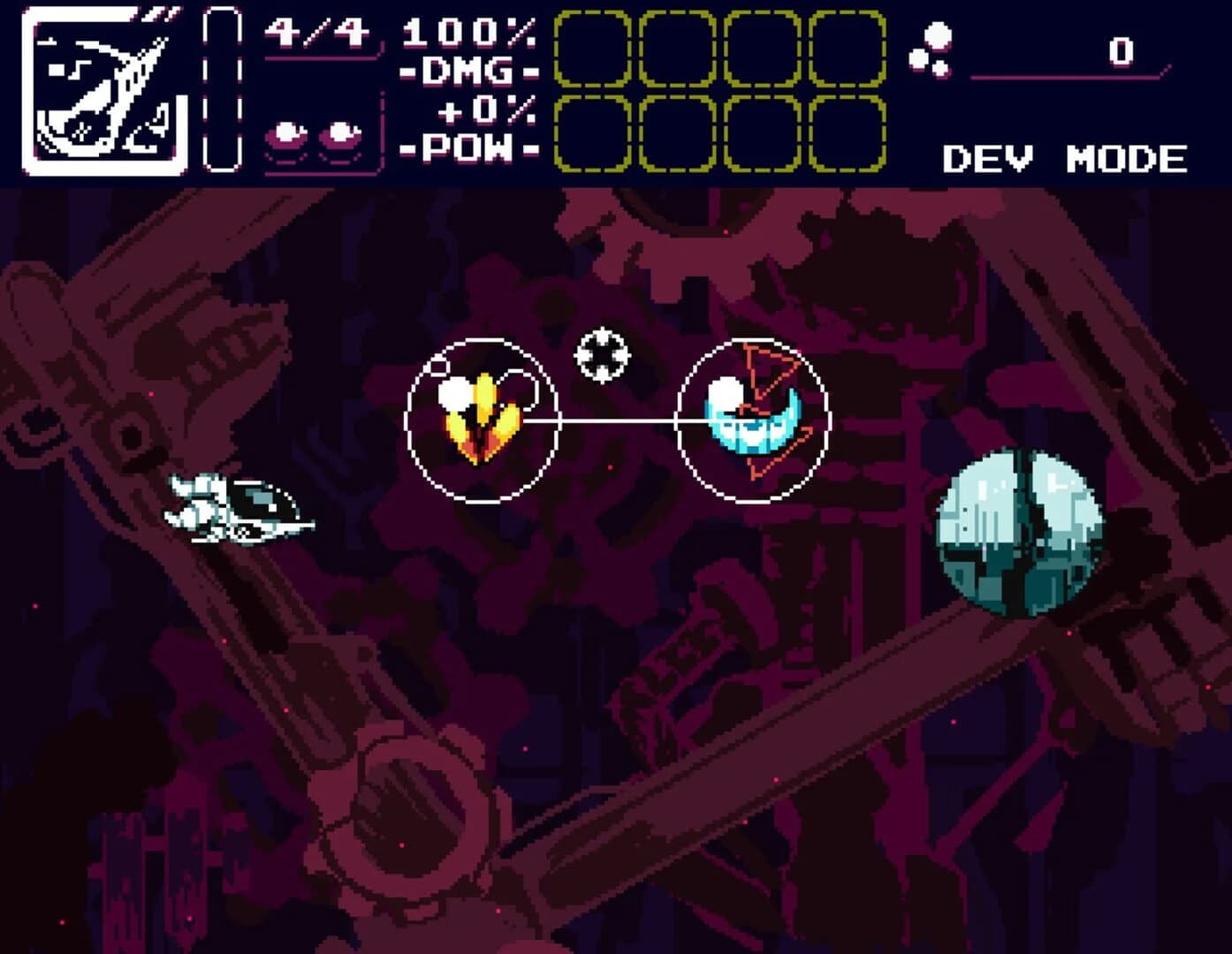Enable the top-right equipment slot
Viewport: 1232px width, 954px height.
847,49
